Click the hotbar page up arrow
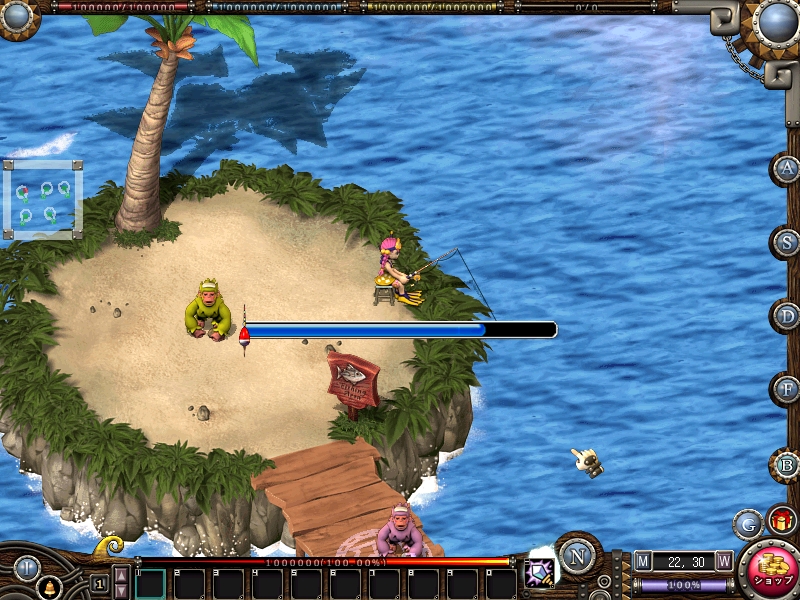The image size is (800, 600). pyautogui.click(x=120, y=575)
